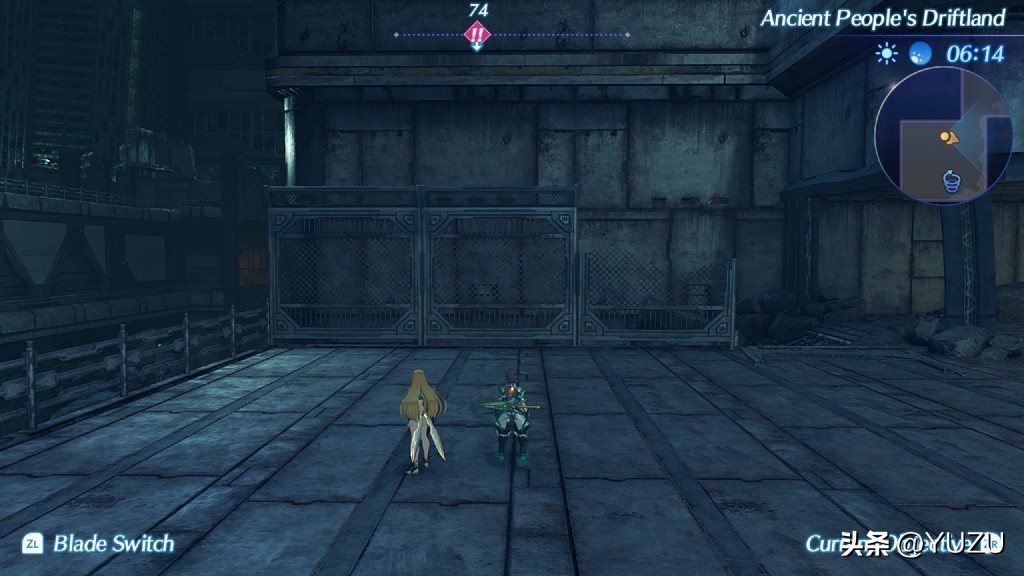Click the pink quest marker on the compass

(x=478, y=35)
